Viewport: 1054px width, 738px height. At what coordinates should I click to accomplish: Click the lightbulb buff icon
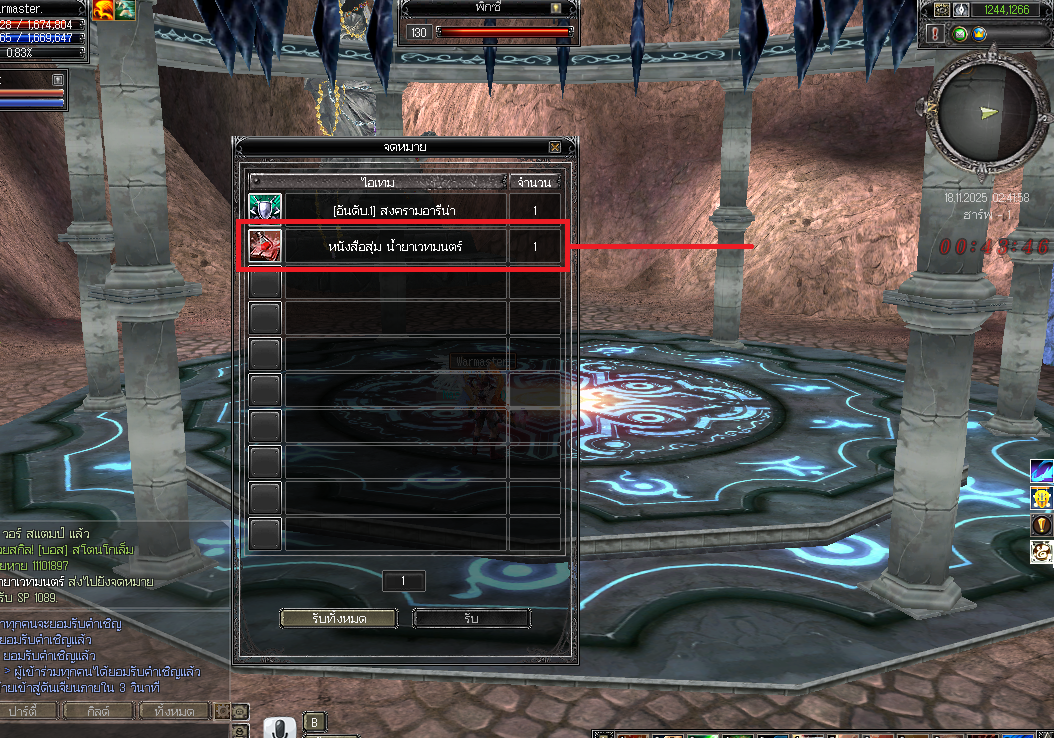tap(1042, 525)
